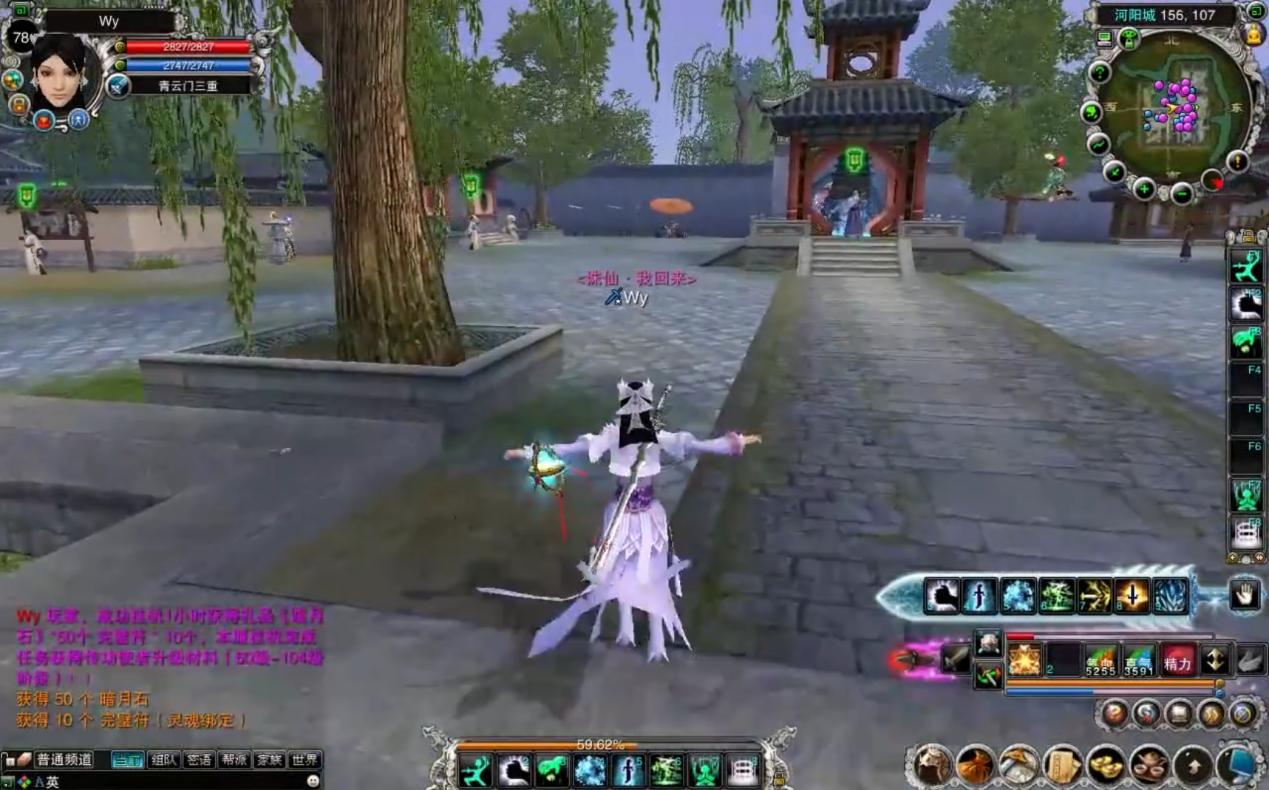
Task: Click the Wy character portrait
Action: click(58, 72)
